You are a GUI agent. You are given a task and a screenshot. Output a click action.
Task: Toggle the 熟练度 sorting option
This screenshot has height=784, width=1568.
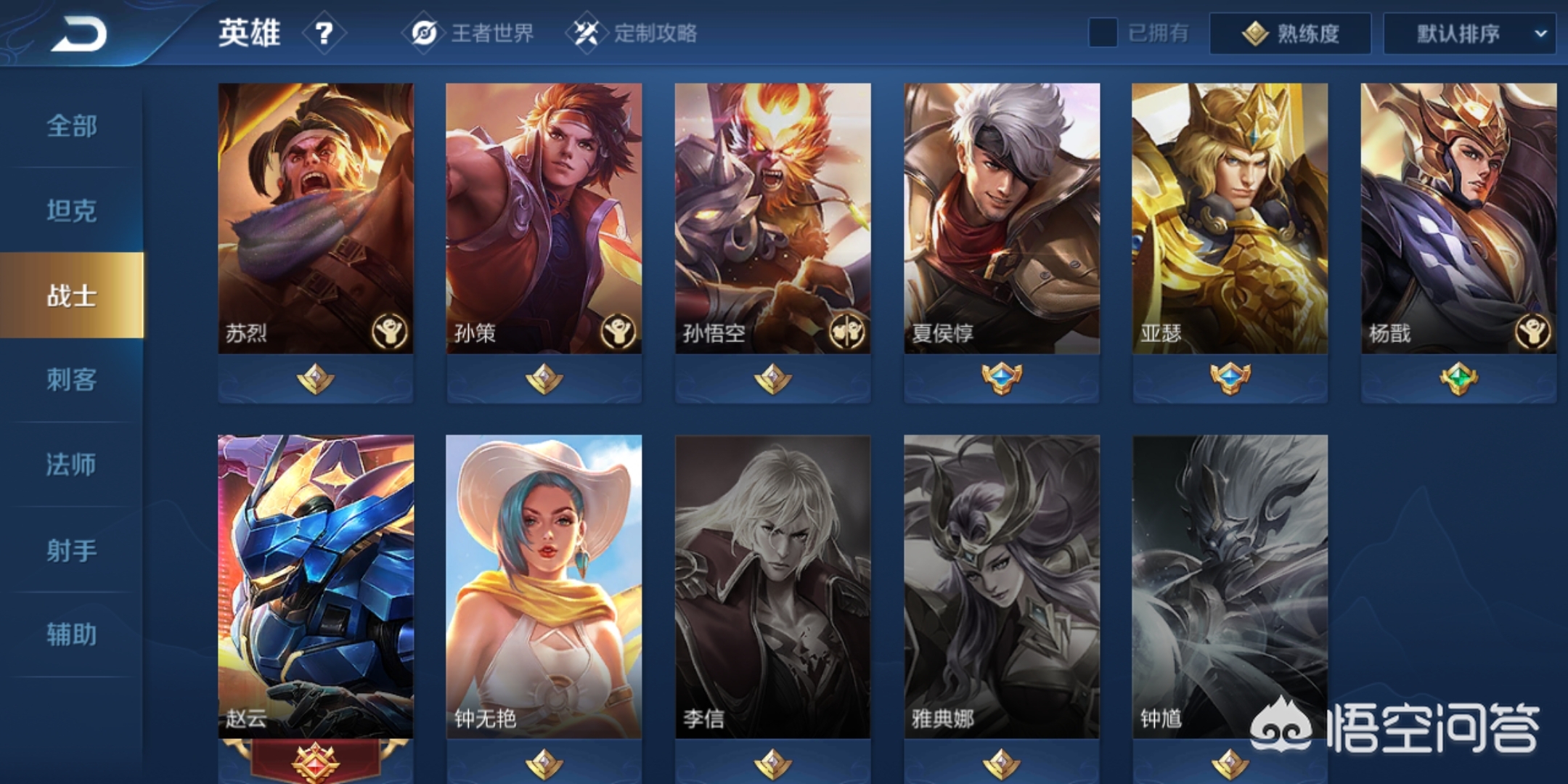[x=1291, y=33]
